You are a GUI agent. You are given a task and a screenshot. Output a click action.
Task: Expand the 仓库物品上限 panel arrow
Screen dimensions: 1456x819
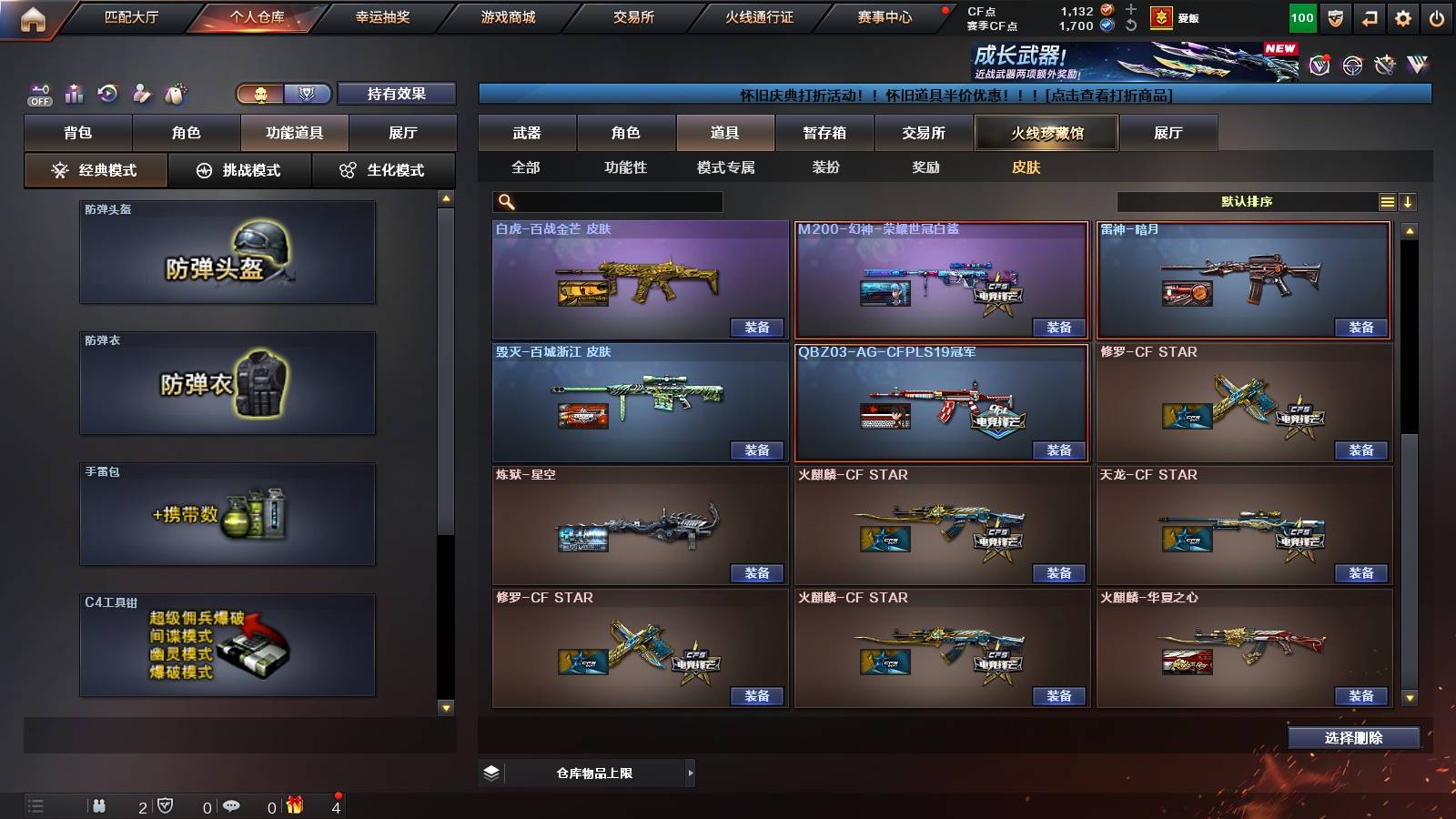pyautogui.click(x=692, y=773)
